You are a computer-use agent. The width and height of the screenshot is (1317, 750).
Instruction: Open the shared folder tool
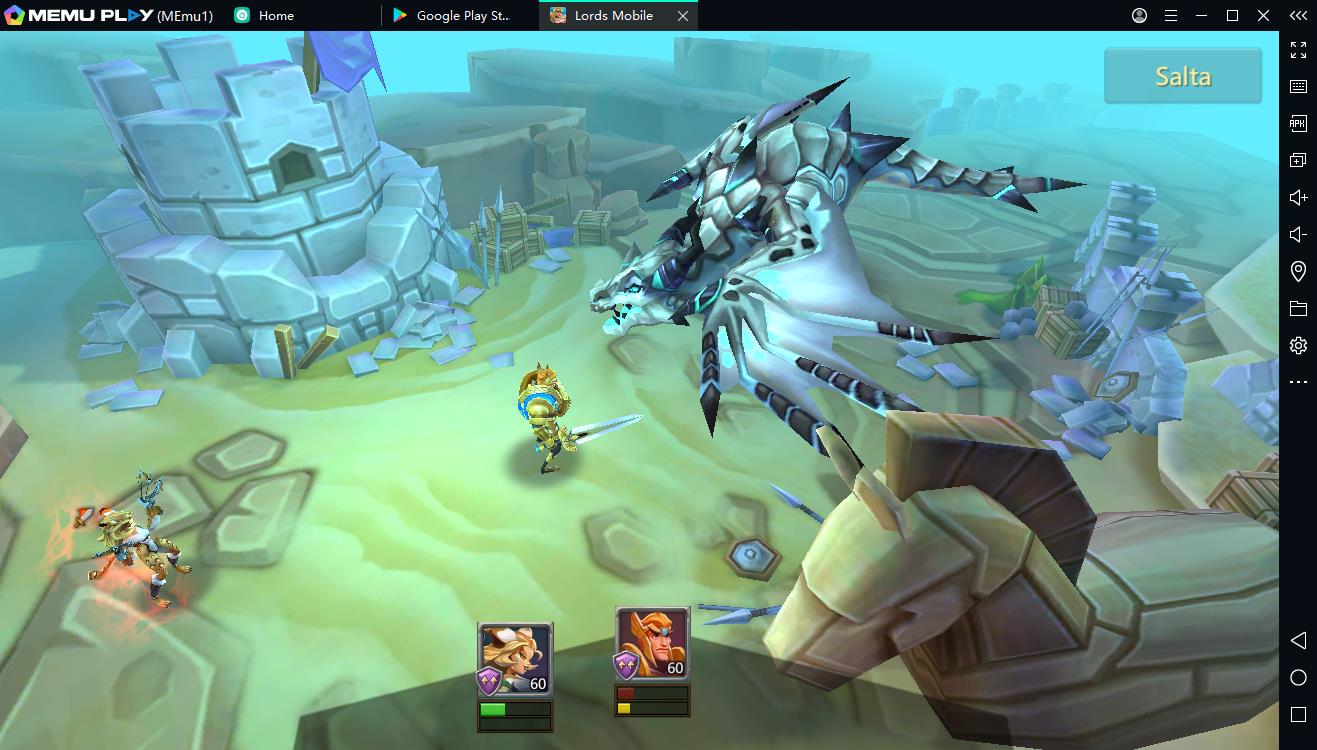[x=1298, y=307]
